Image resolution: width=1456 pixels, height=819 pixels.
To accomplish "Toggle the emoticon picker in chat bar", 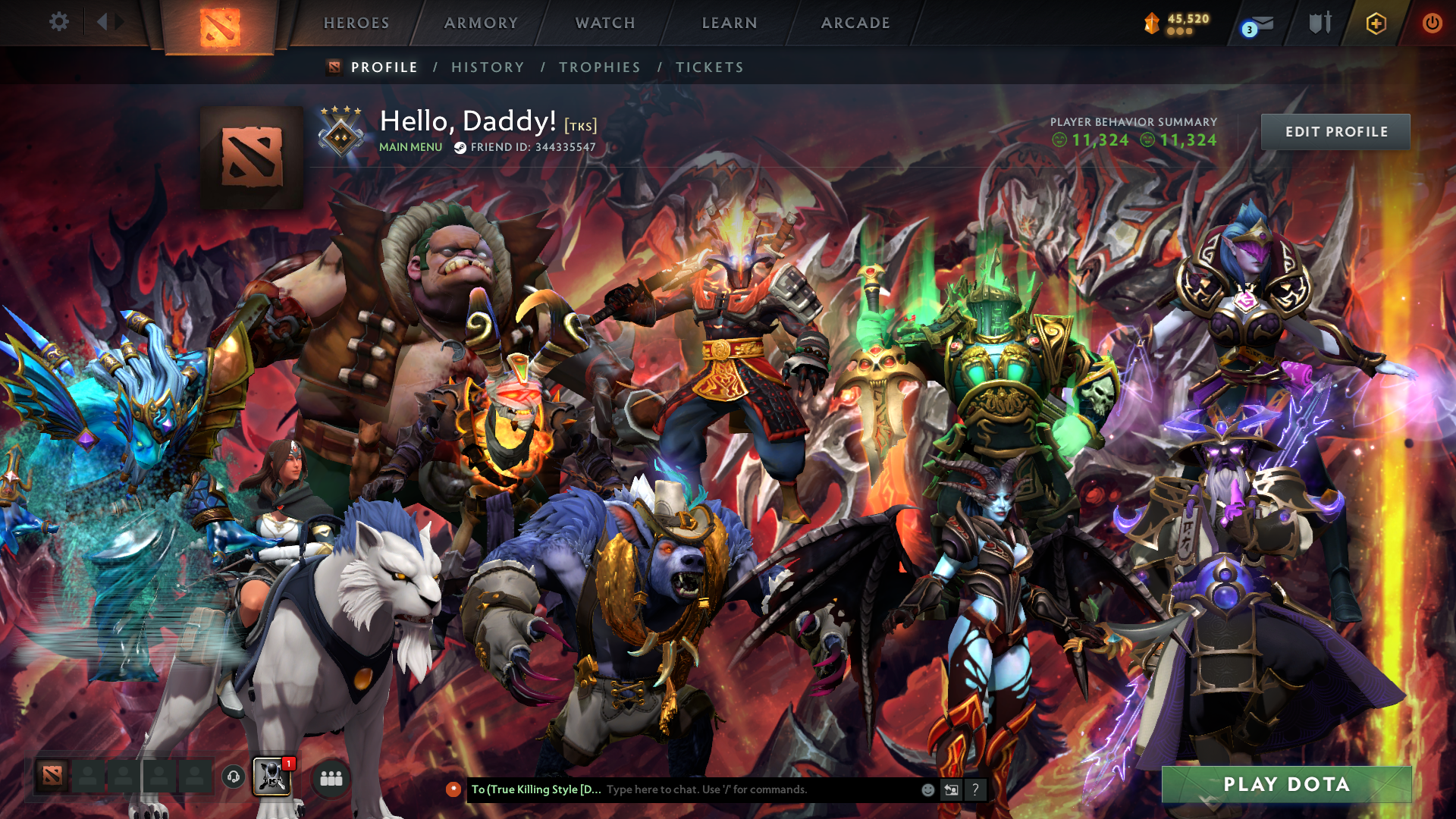I will (927, 790).
